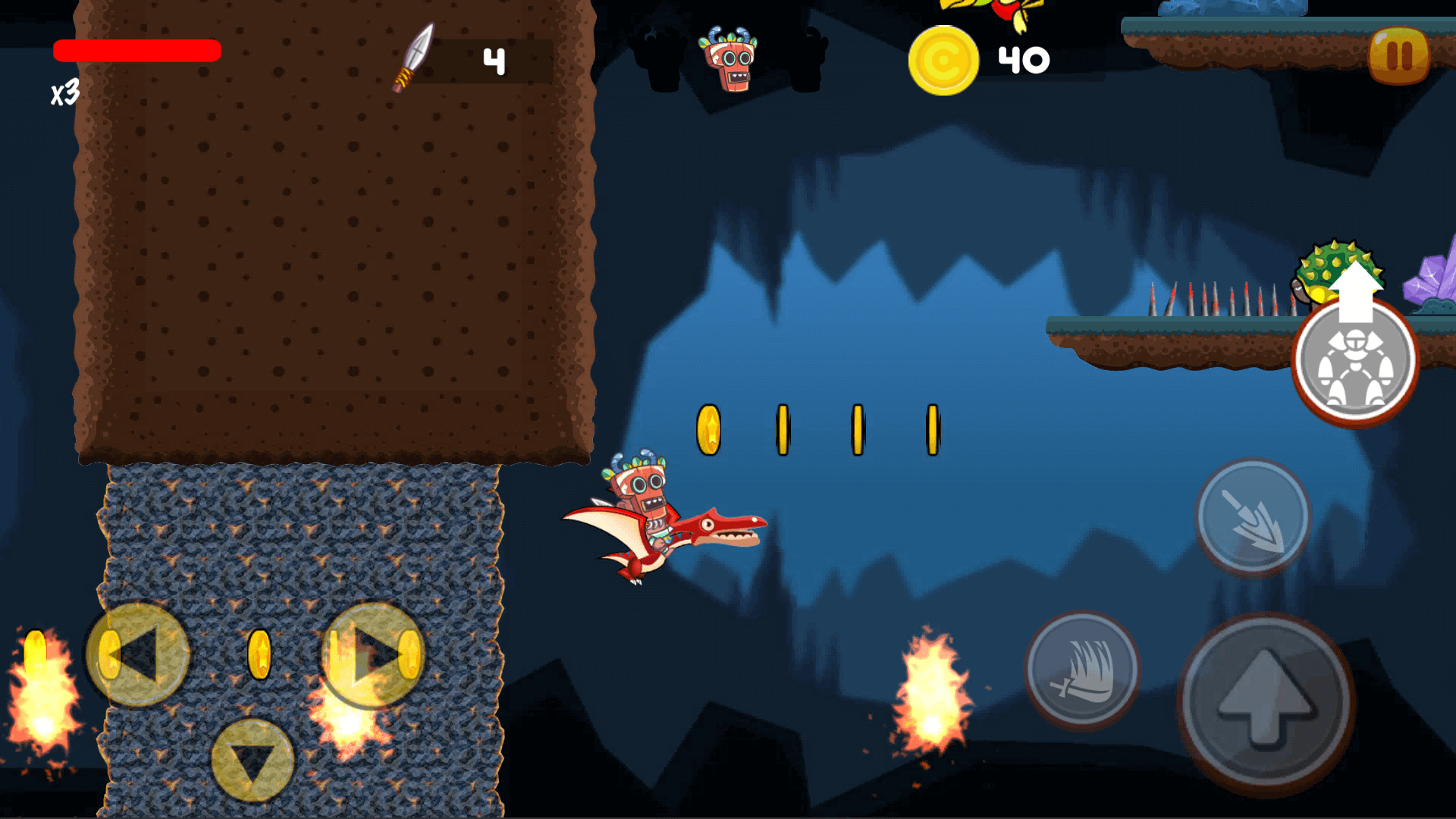Pause the game with the orange button
This screenshot has height=819, width=1456.
click(x=1399, y=56)
